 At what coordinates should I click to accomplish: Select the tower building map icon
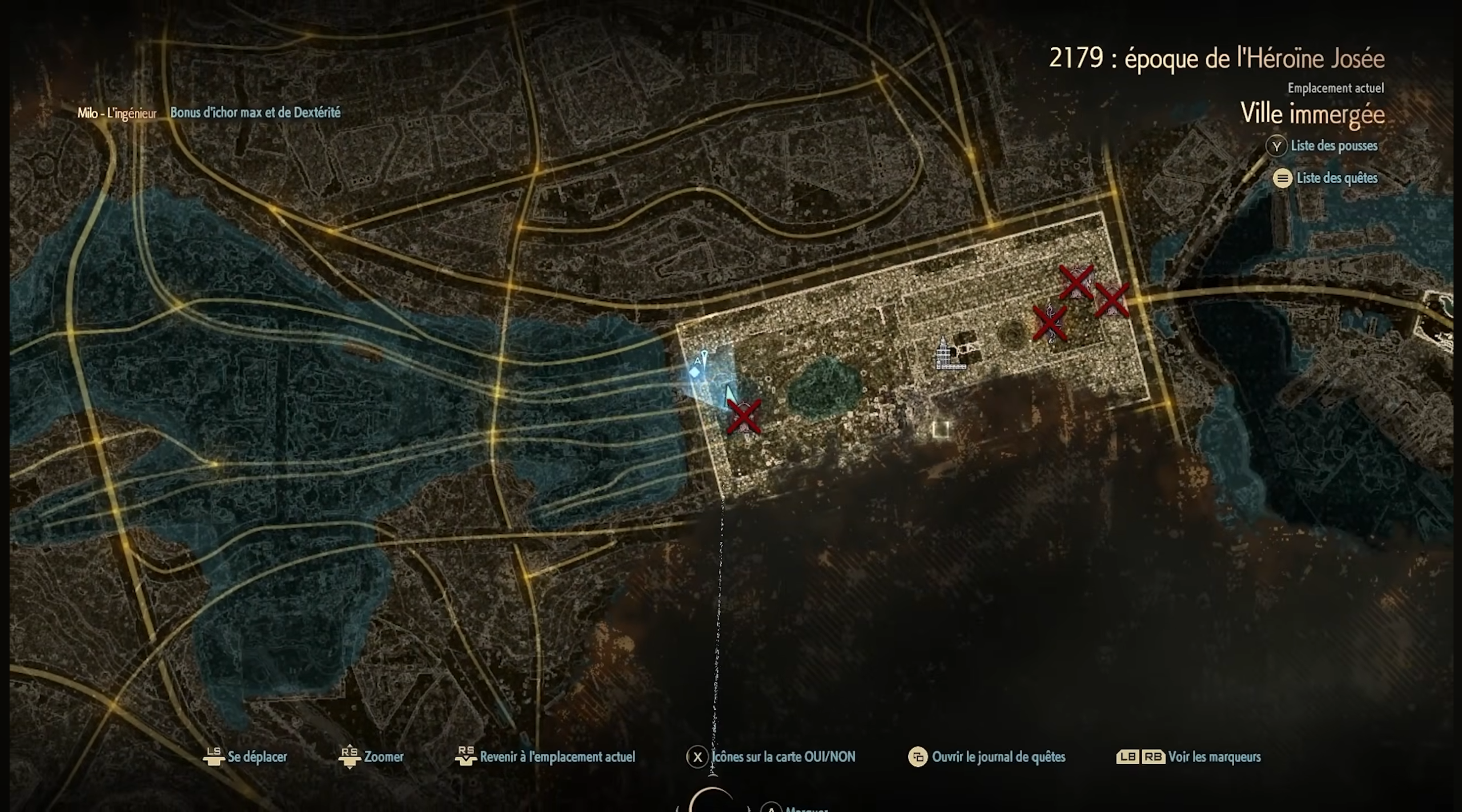(x=949, y=355)
